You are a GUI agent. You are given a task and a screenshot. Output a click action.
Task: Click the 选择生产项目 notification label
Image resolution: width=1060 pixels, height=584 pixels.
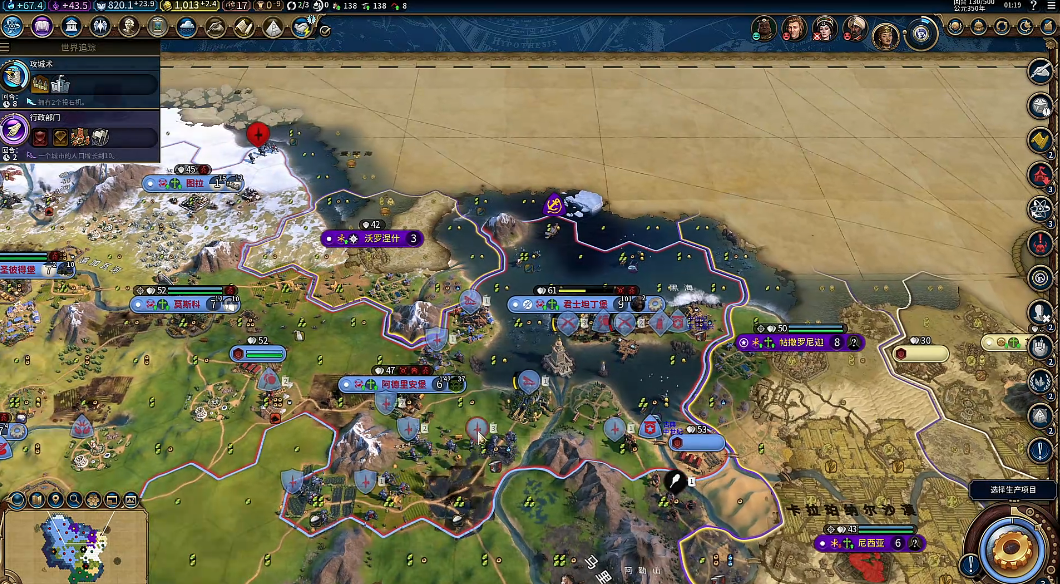coord(1013,491)
